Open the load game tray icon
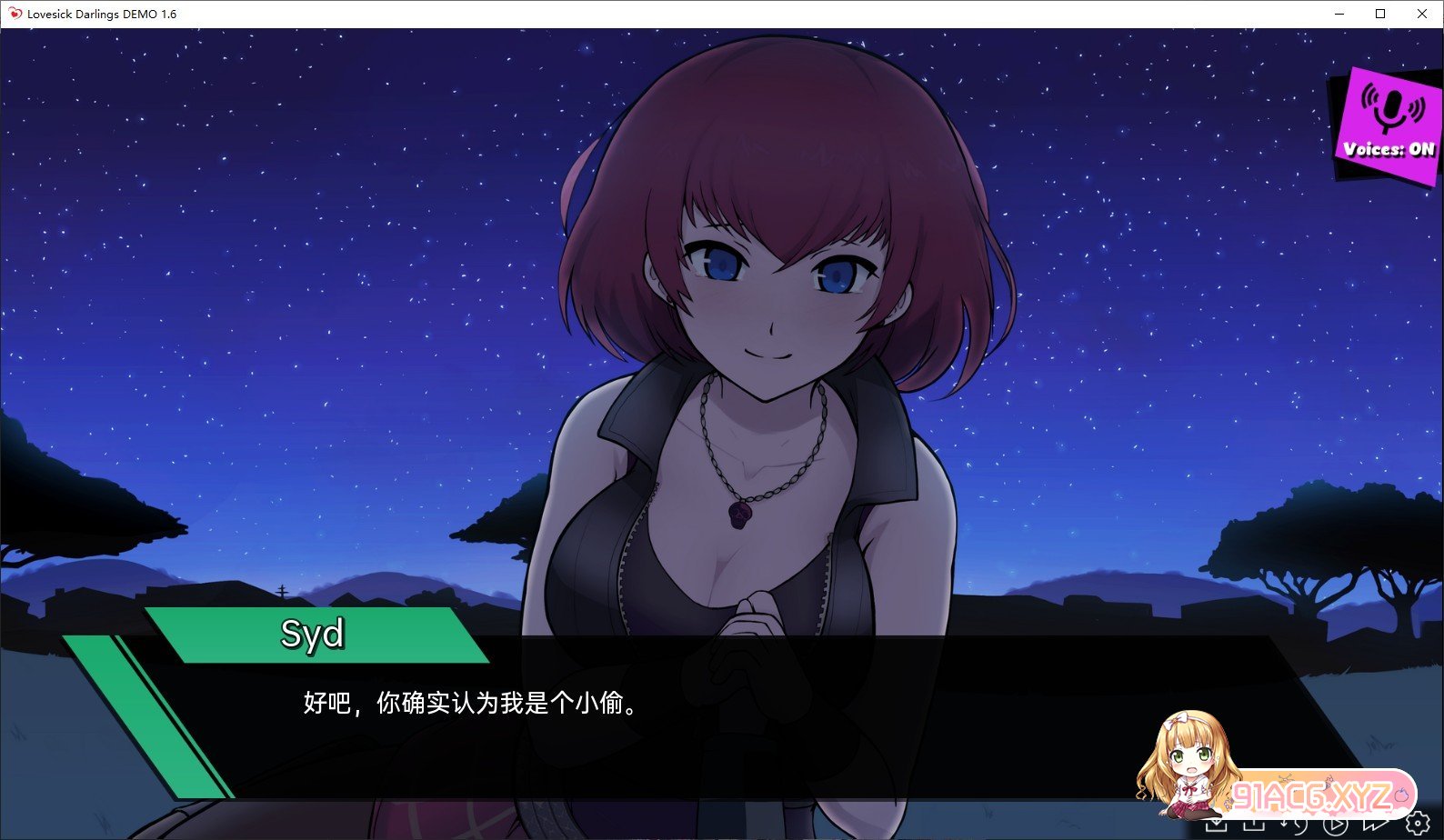Image resolution: width=1444 pixels, height=840 pixels. tap(1255, 824)
